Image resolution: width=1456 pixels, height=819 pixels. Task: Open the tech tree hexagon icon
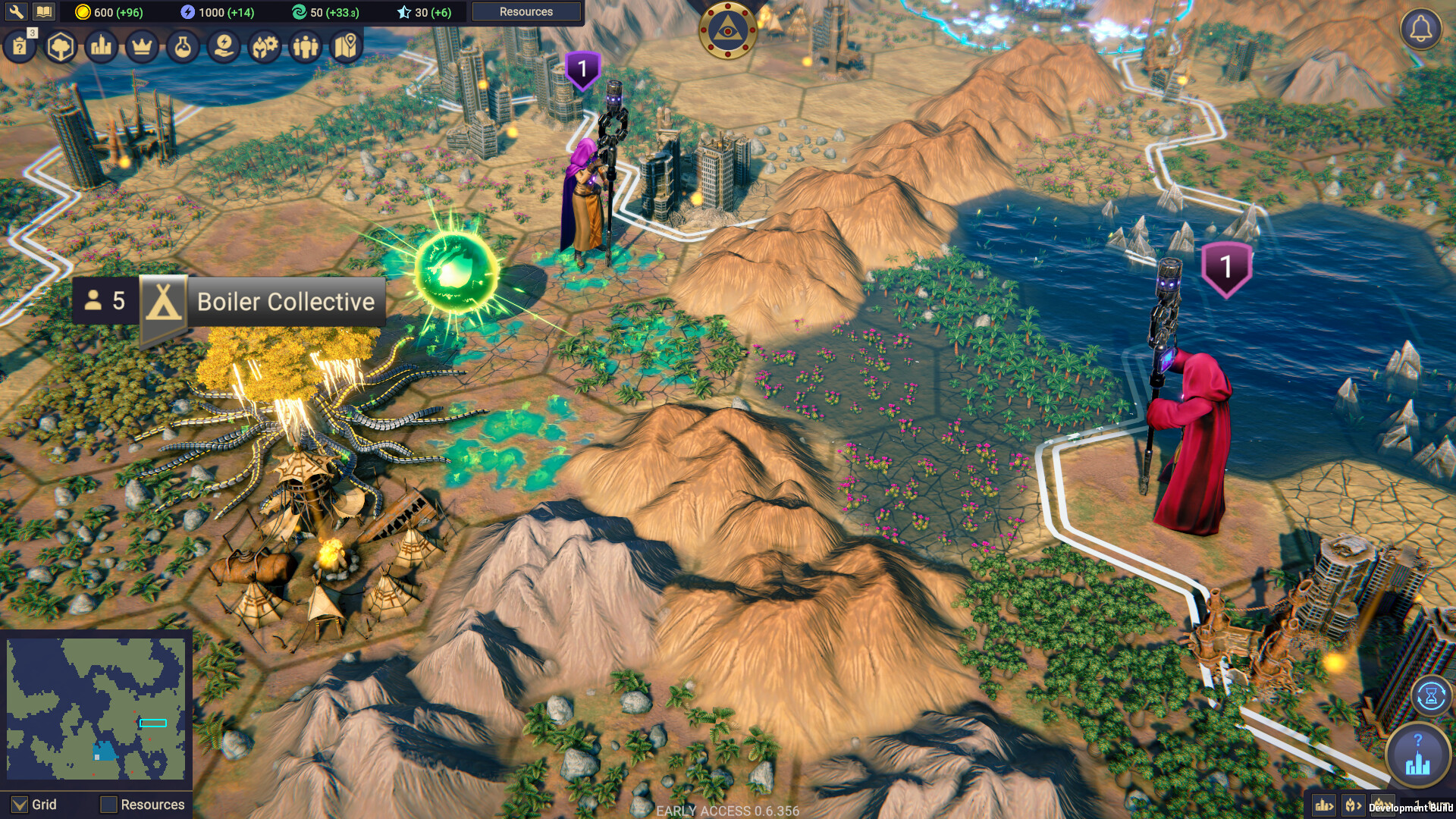click(60, 45)
